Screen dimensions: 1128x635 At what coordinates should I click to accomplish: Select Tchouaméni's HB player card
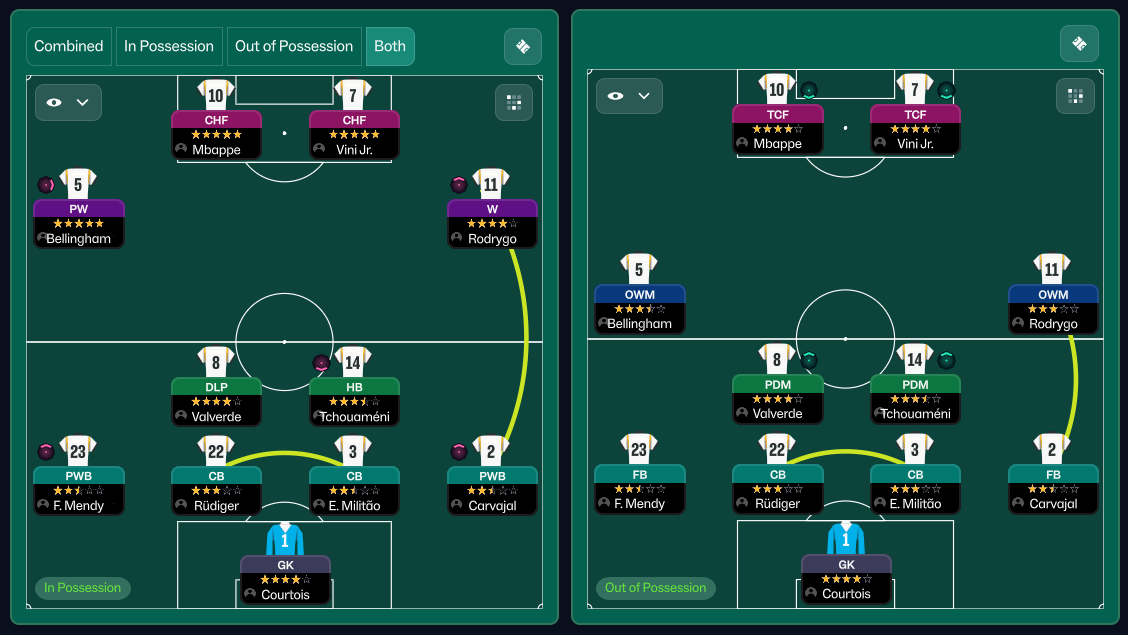pos(354,401)
